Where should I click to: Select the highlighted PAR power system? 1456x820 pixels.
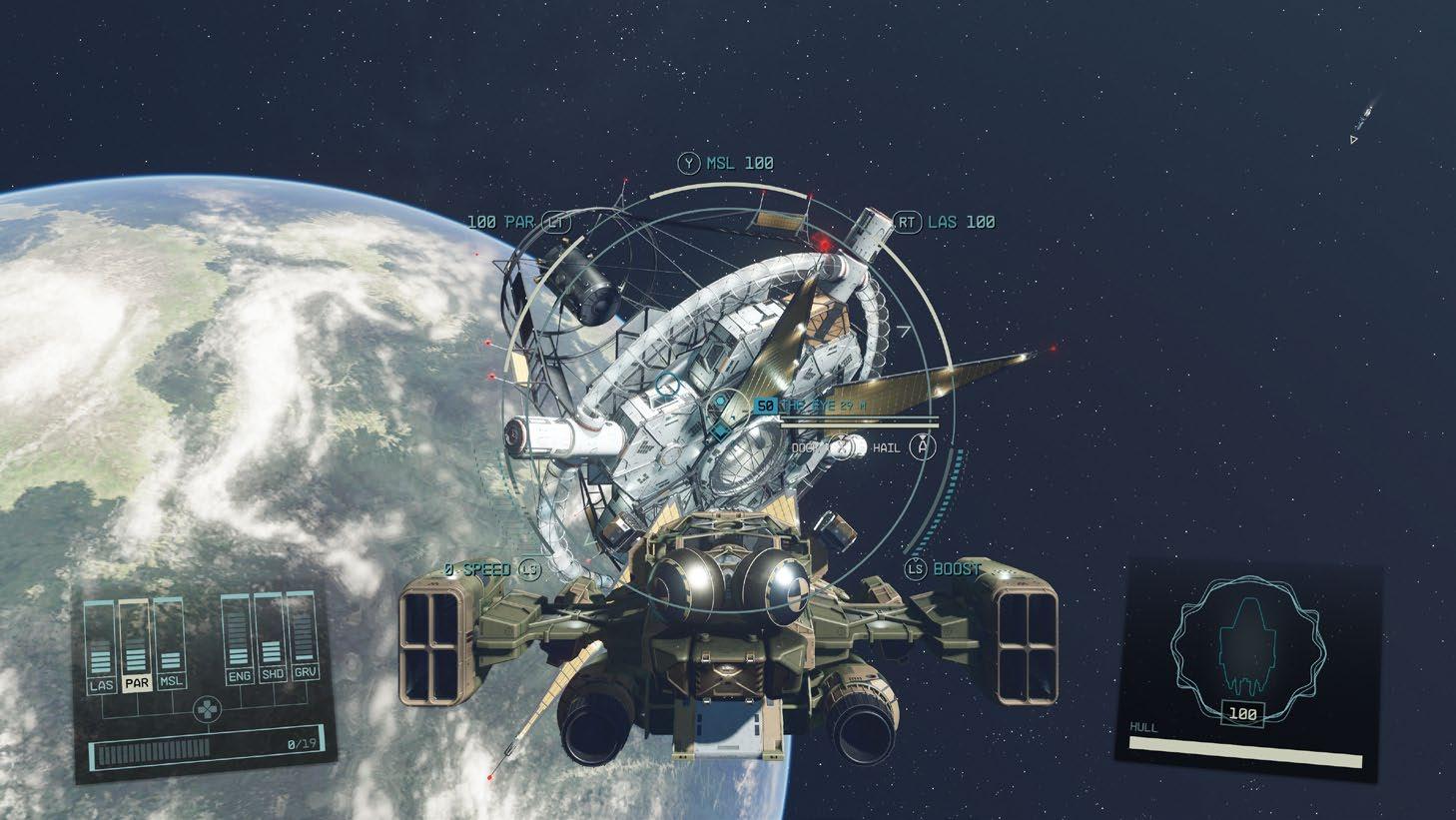[x=135, y=684]
